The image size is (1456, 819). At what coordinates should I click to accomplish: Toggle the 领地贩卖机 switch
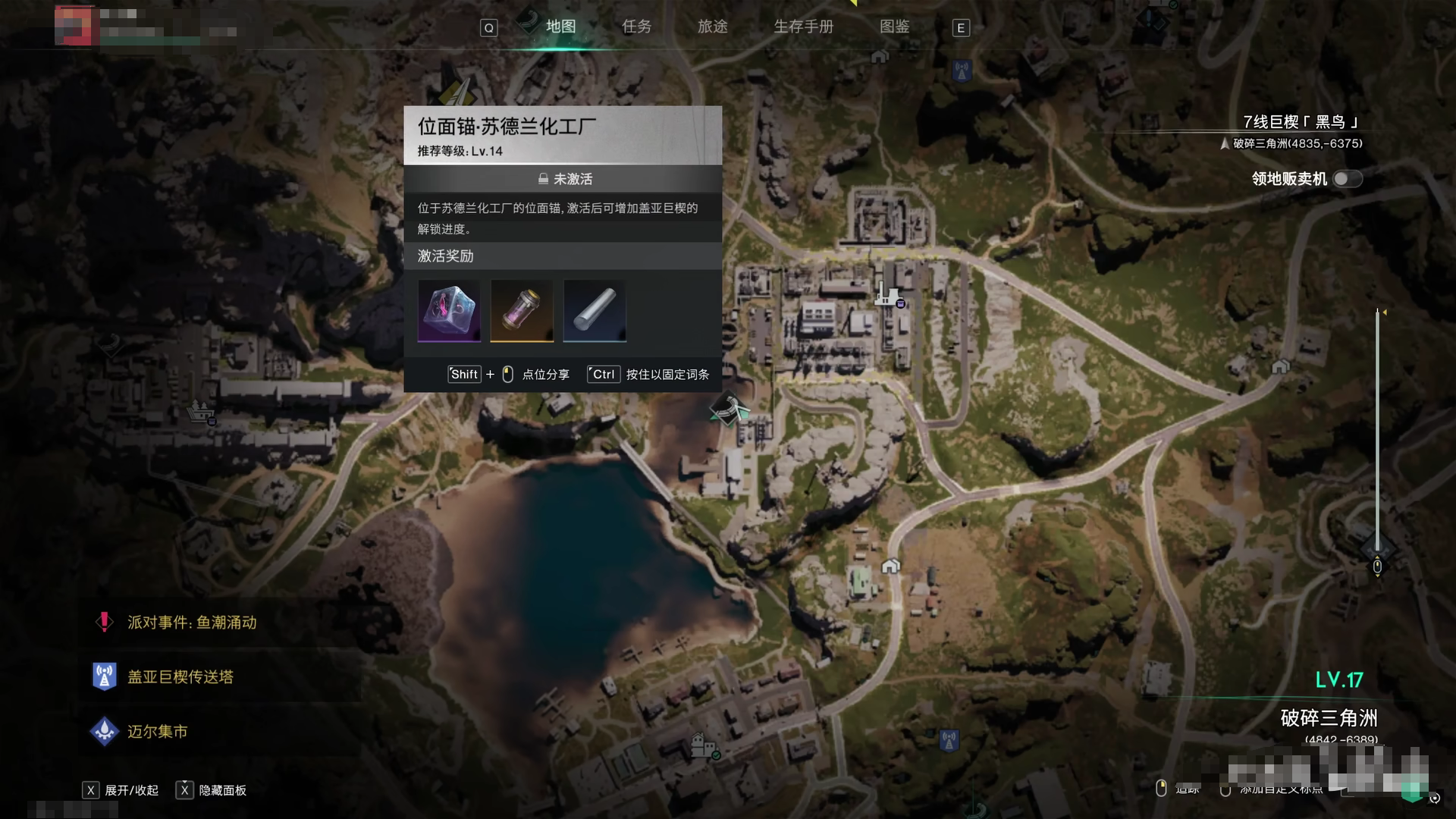1348,179
